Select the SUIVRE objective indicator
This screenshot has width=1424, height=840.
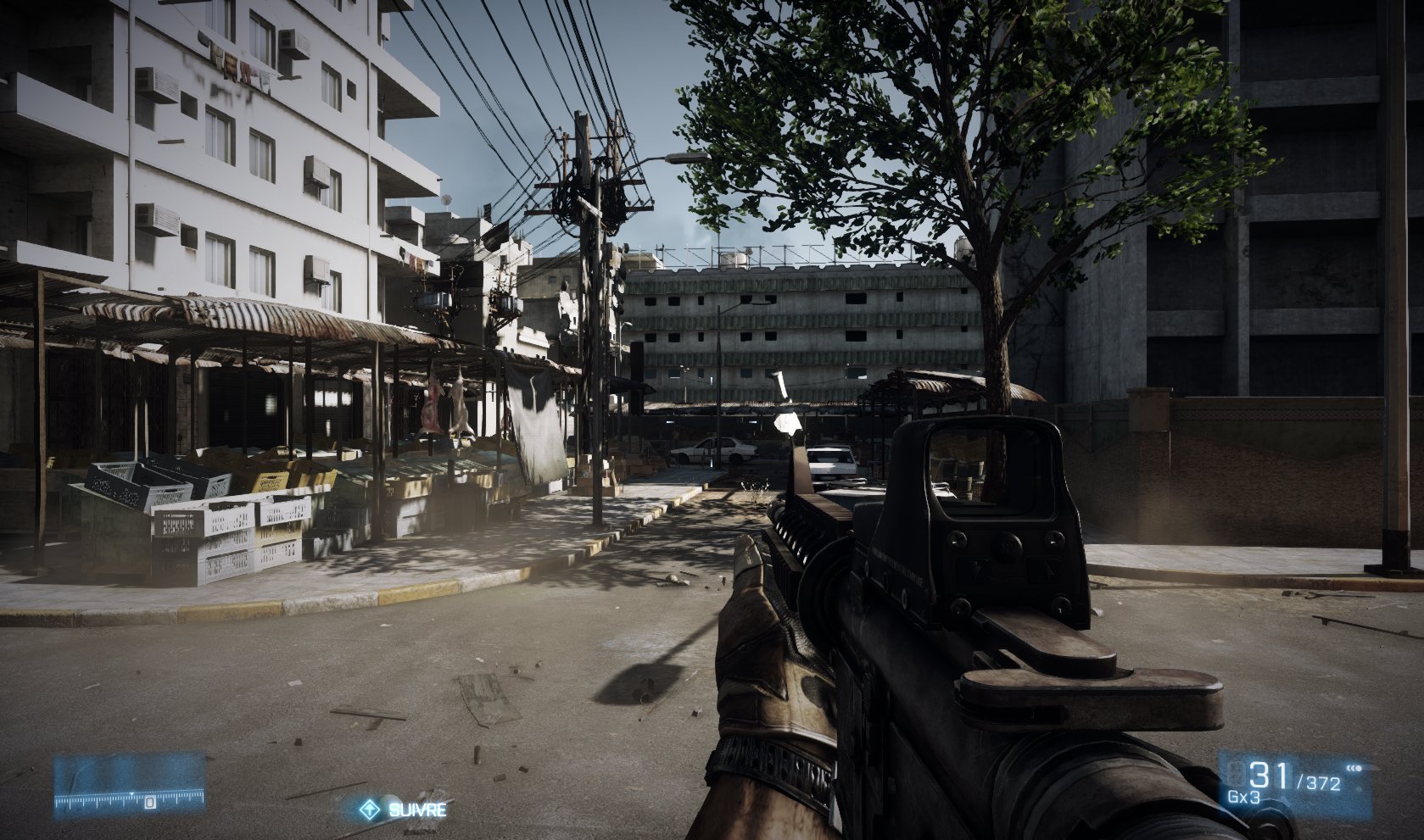[x=403, y=809]
